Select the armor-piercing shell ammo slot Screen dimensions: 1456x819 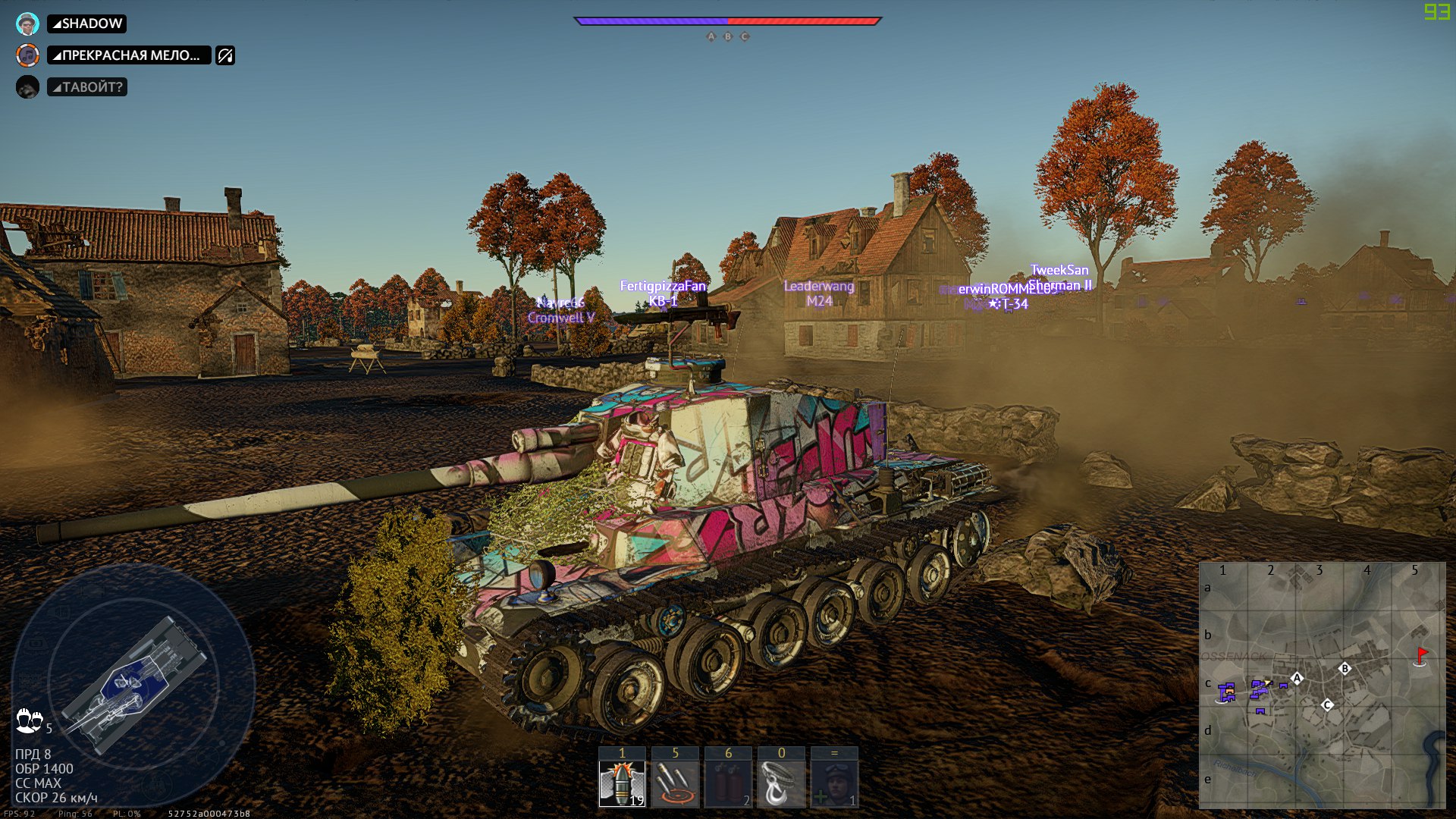(622, 783)
